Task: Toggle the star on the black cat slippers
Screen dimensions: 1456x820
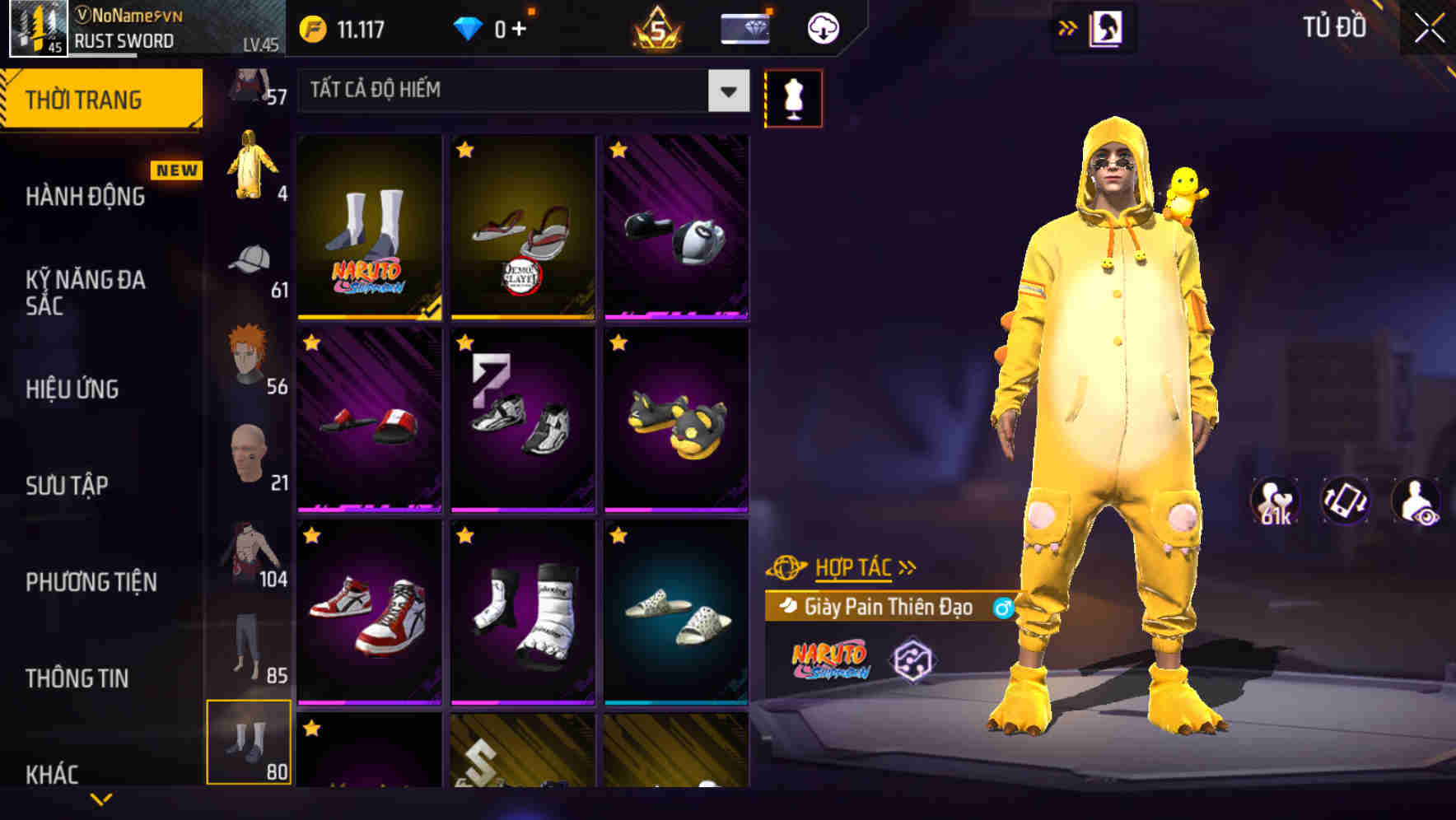Action: (617, 343)
